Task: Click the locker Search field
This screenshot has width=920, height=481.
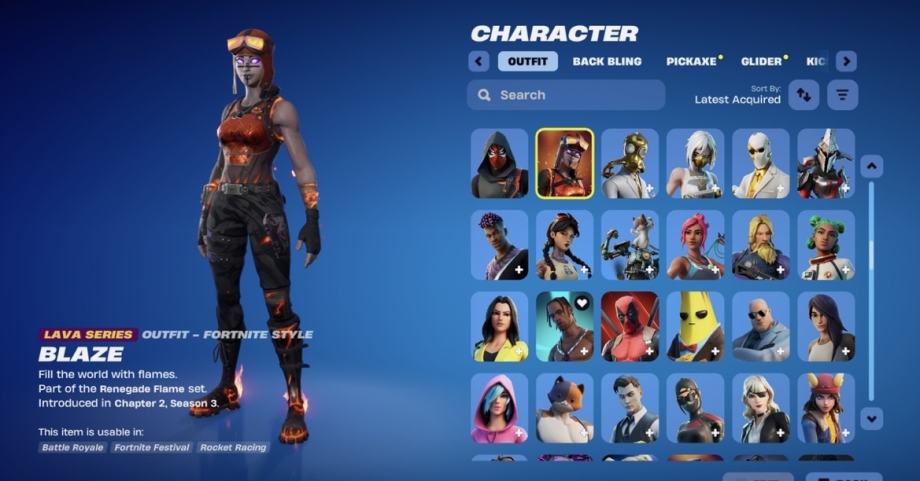Action: point(566,95)
